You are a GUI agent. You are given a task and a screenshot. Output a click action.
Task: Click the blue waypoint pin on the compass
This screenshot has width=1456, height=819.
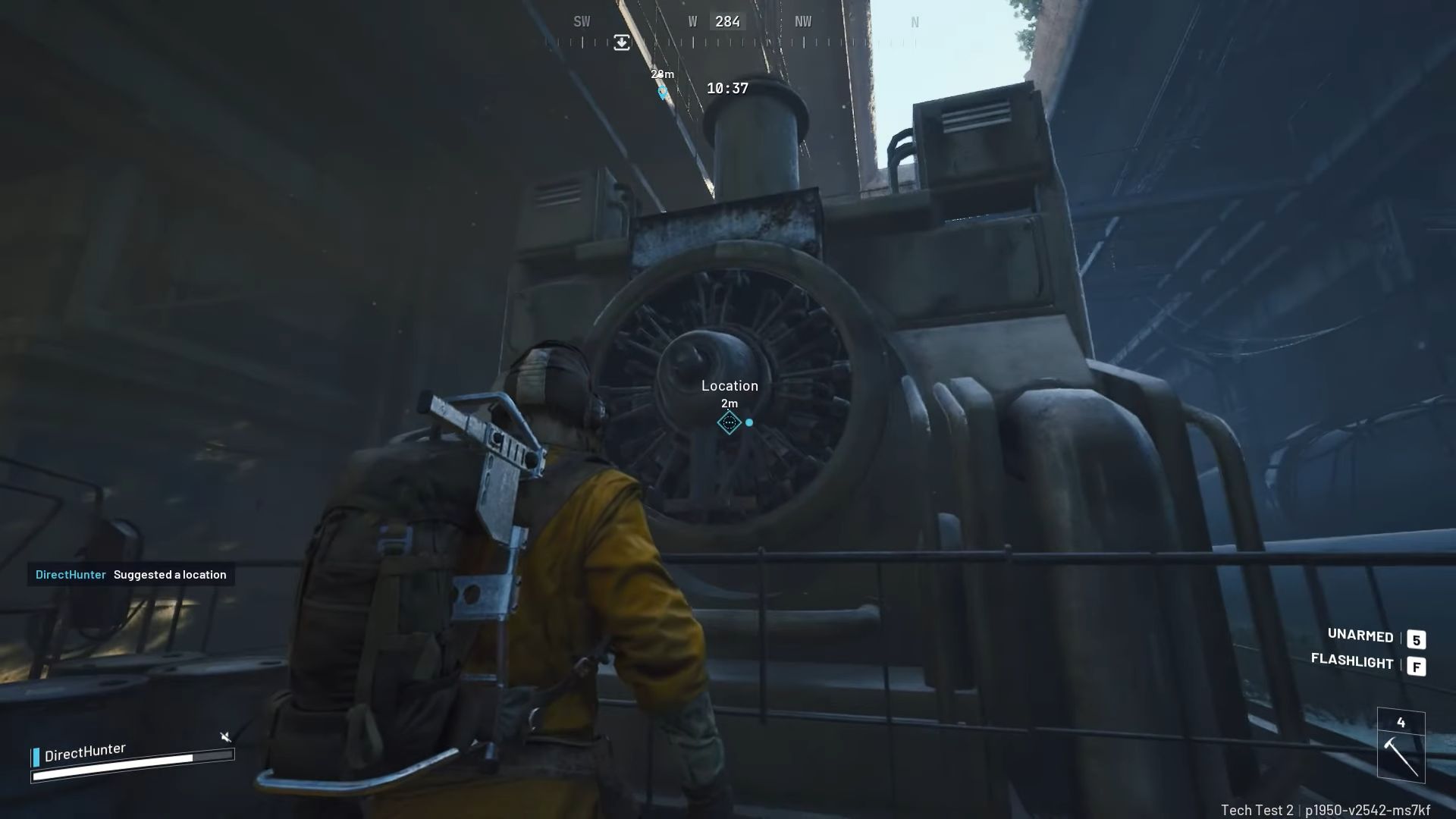pyautogui.click(x=661, y=90)
